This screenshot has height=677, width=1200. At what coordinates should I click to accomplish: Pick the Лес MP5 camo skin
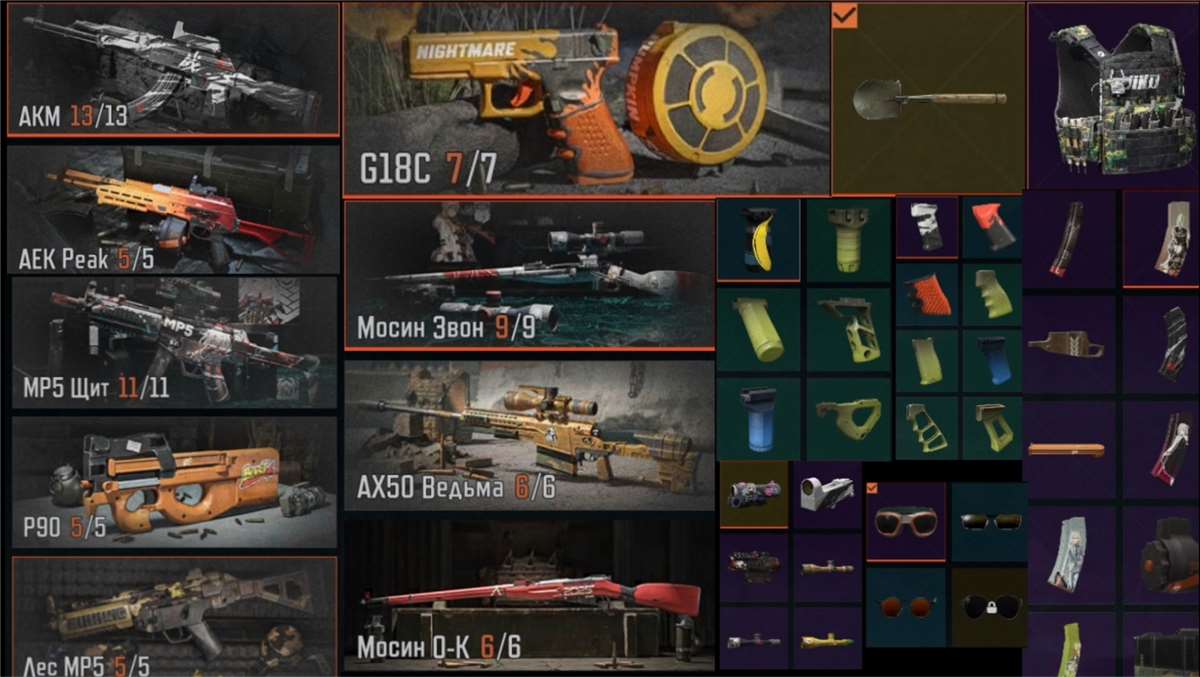click(x=173, y=615)
